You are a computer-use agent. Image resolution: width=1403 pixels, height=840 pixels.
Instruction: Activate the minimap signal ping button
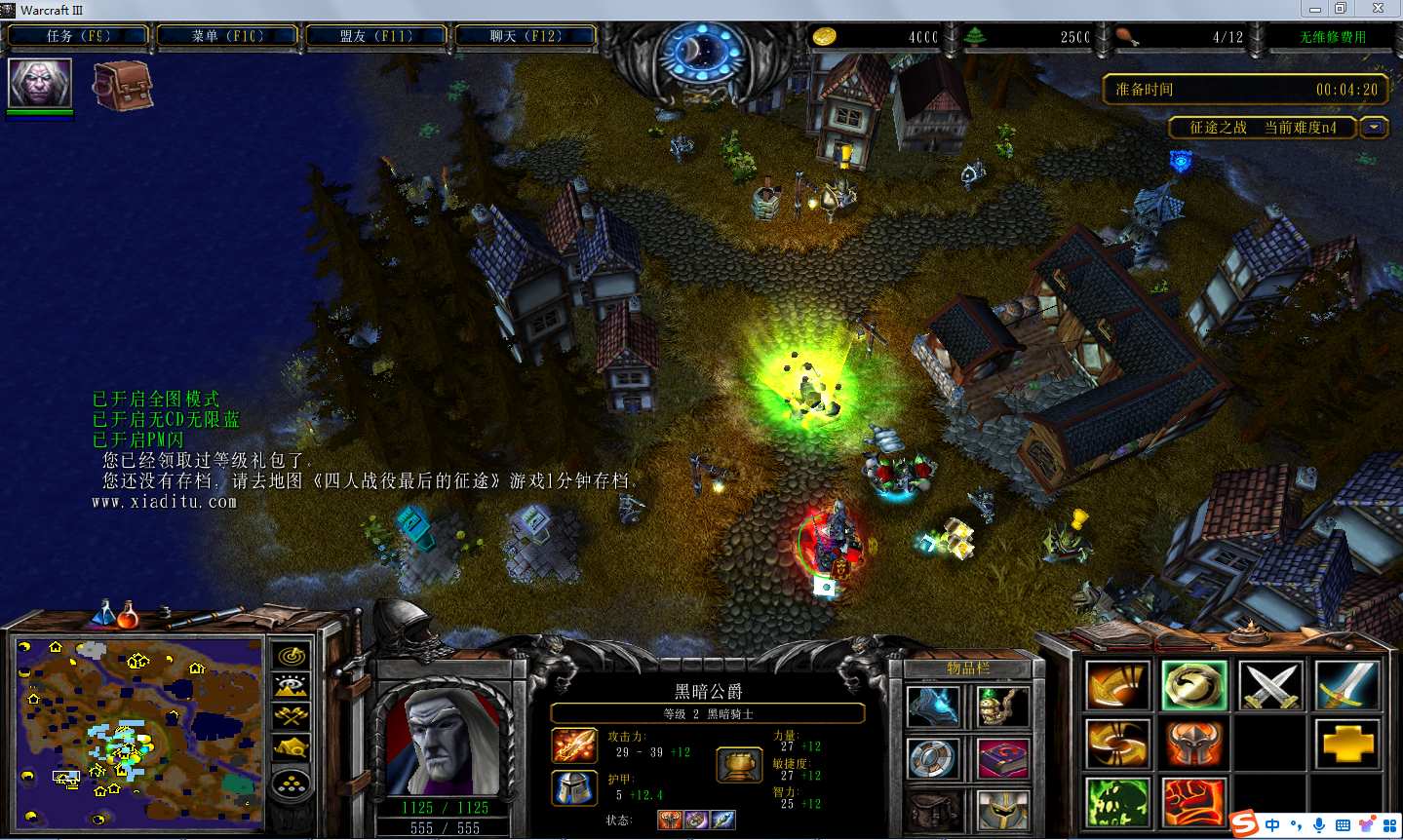291,657
